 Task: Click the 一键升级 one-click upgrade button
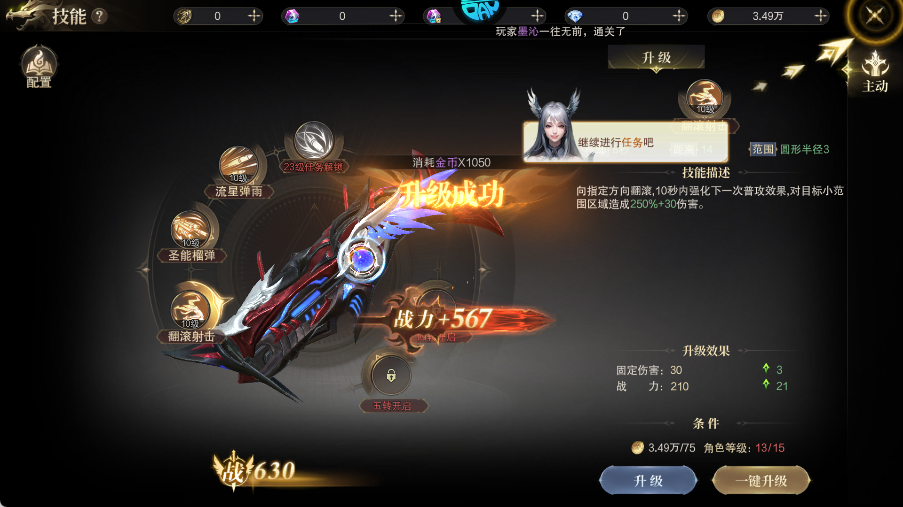pos(761,481)
